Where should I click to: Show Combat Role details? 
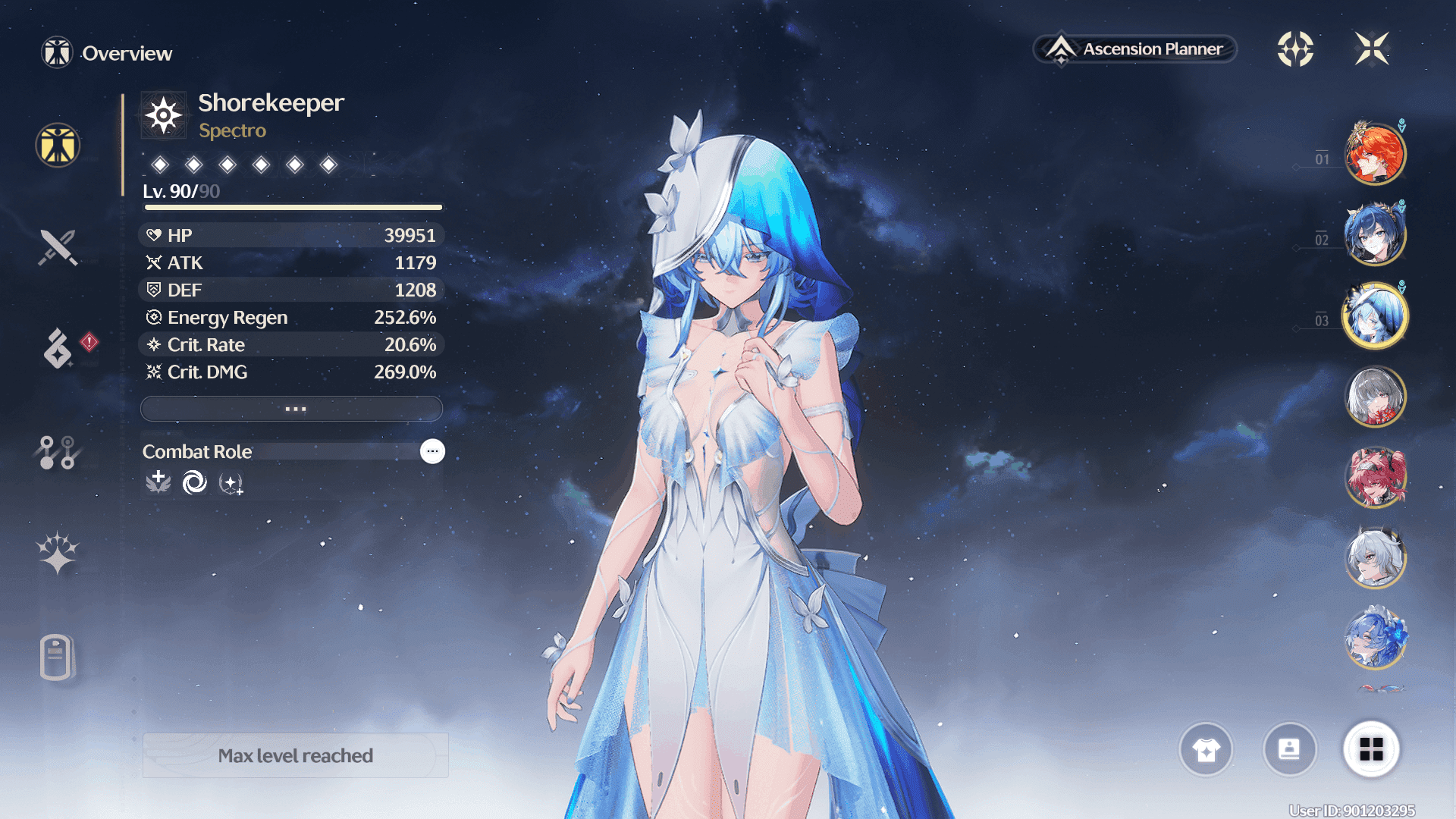432,451
